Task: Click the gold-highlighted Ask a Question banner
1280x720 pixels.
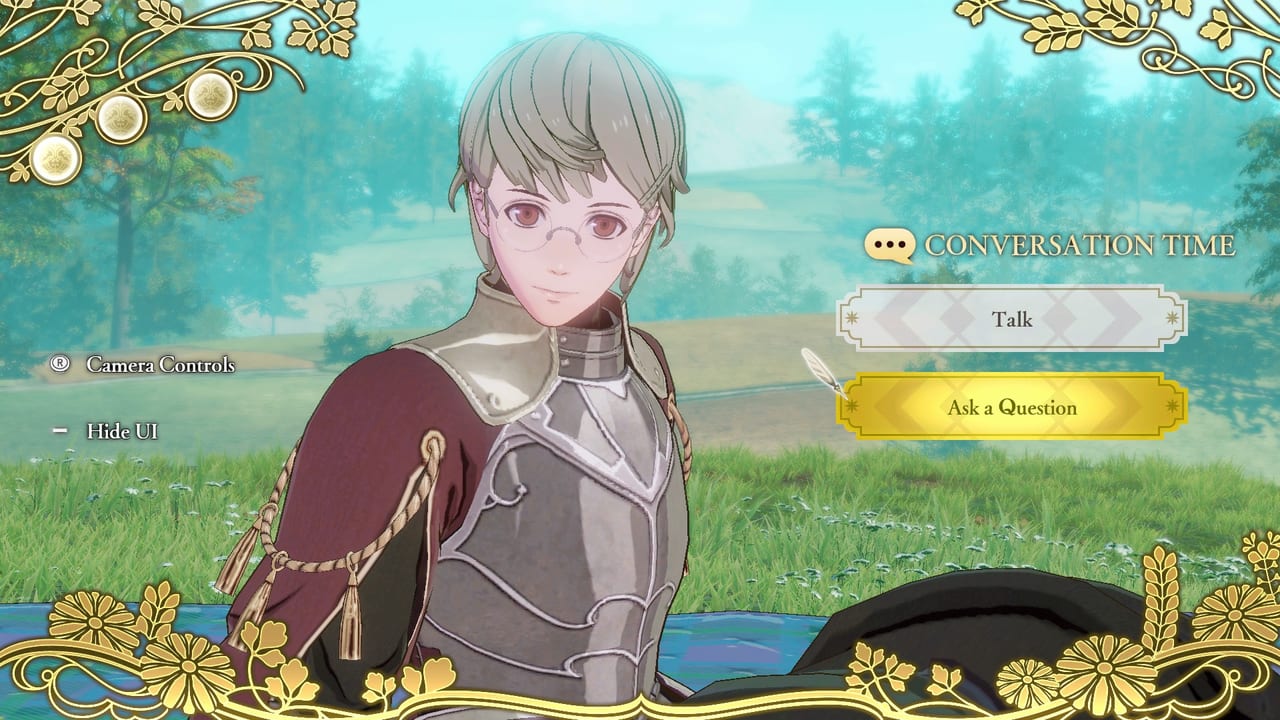Action: [1014, 407]
